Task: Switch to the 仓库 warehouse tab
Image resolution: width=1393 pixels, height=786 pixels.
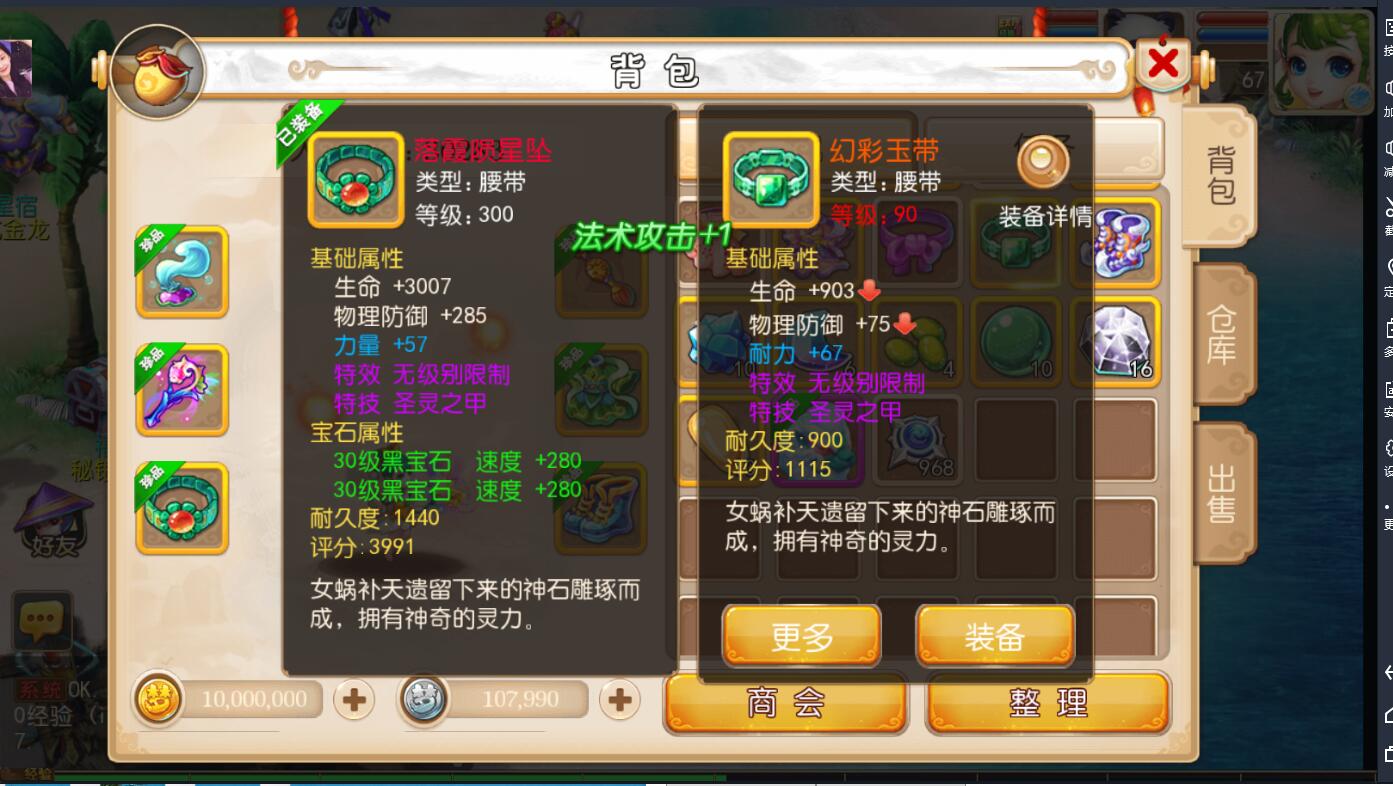Action: click(1222, 337)
